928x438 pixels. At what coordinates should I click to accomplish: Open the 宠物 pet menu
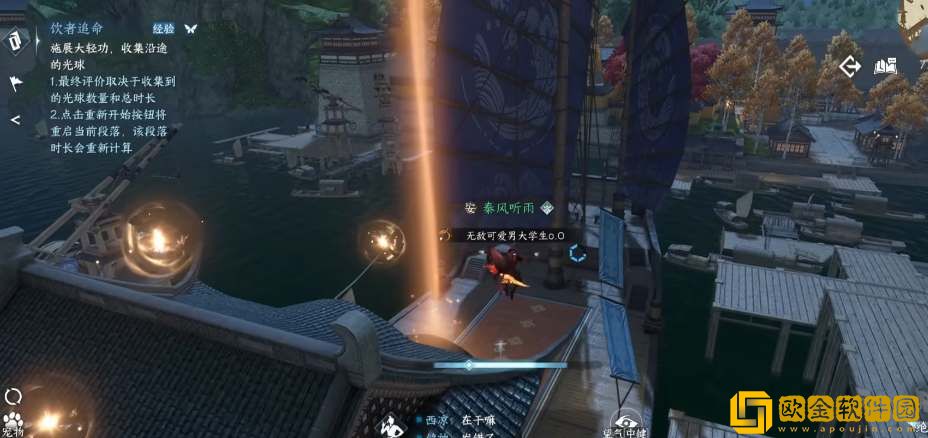pyautogui.click(x=13, y=421)
